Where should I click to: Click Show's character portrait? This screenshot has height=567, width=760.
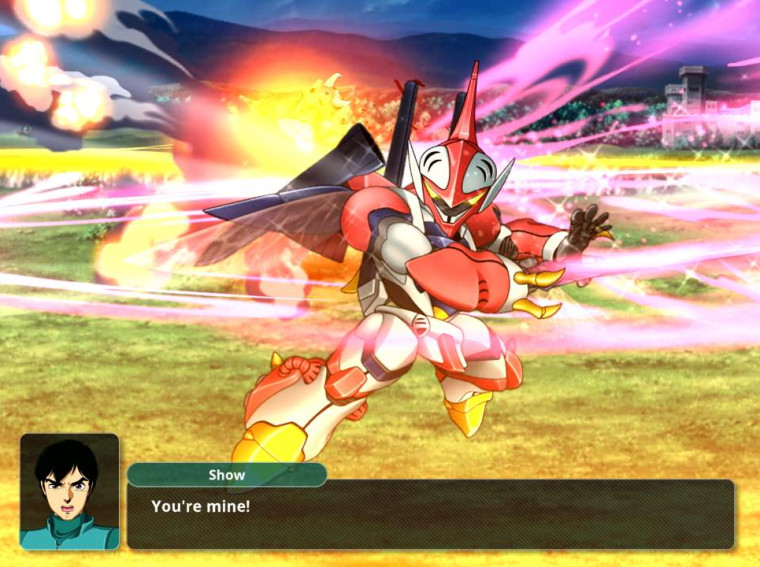[69, 491]
